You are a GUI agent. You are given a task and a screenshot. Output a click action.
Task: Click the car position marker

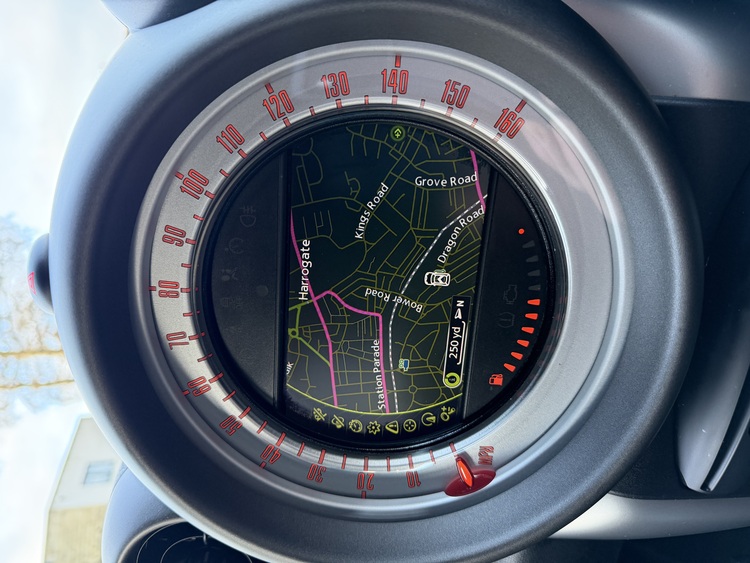(x=437, y=278)
